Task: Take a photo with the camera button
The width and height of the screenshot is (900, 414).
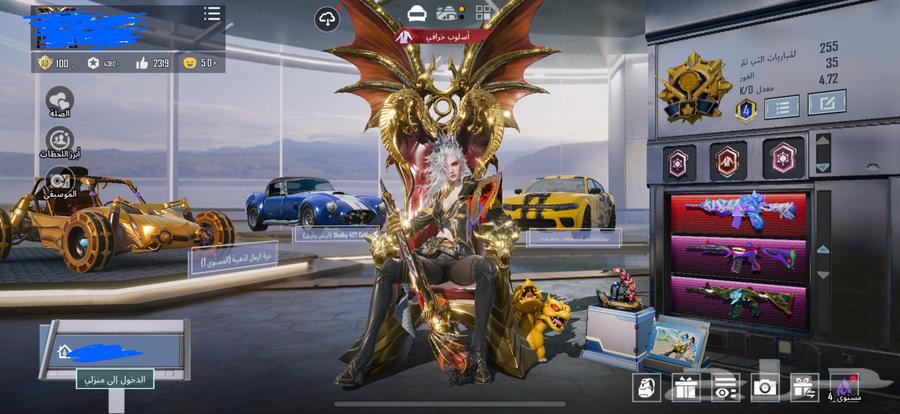Action: click(x=765, y=385)
